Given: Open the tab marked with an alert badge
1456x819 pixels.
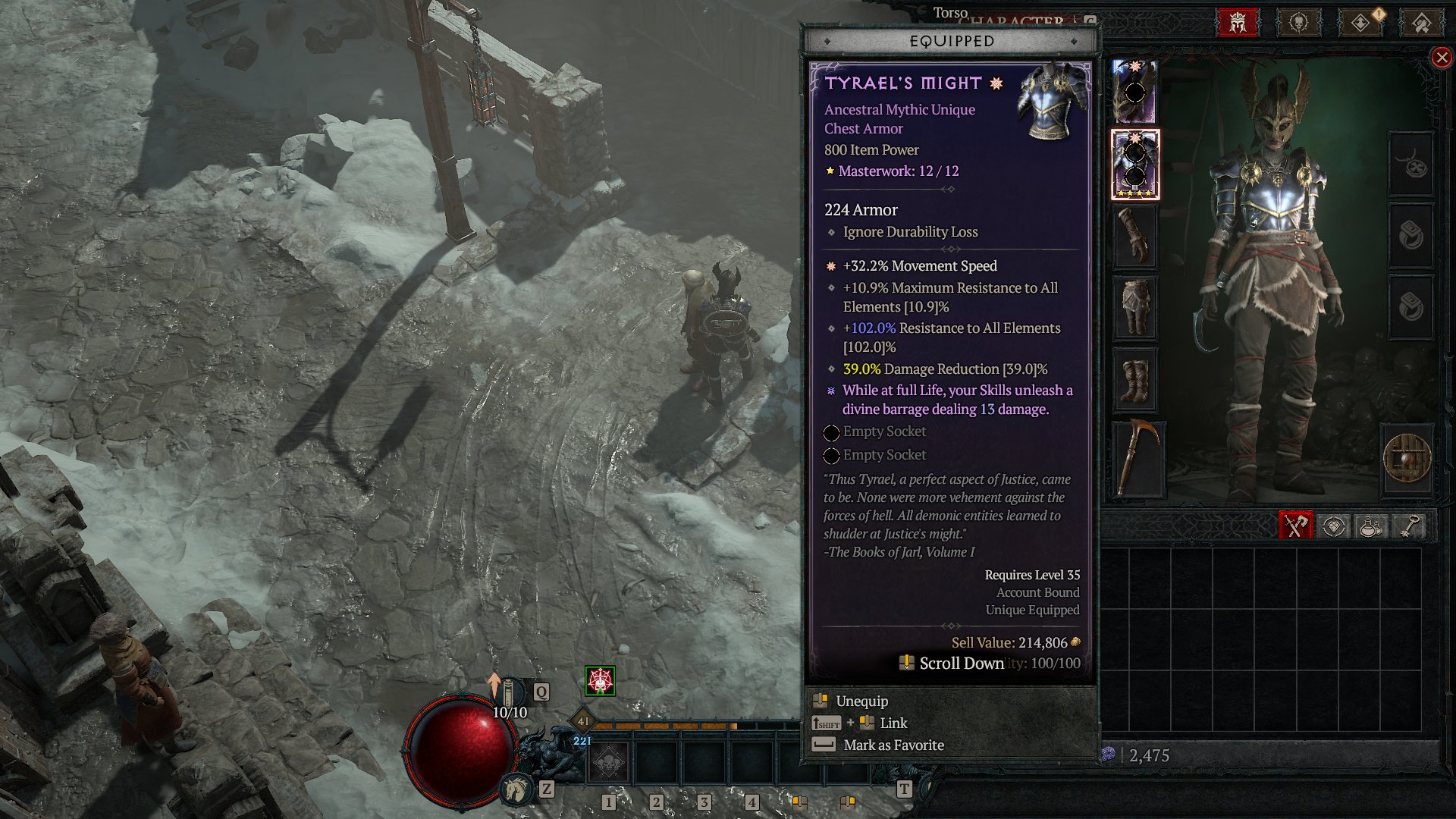Looking at the screenshot, I should click(x=1361, y=23).
